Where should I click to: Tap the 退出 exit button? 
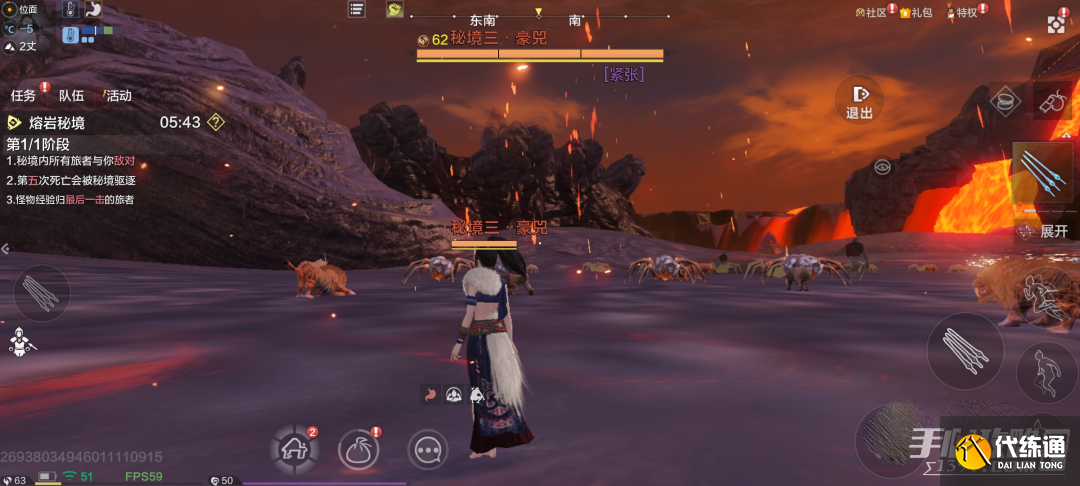click(x=859, y=98)
